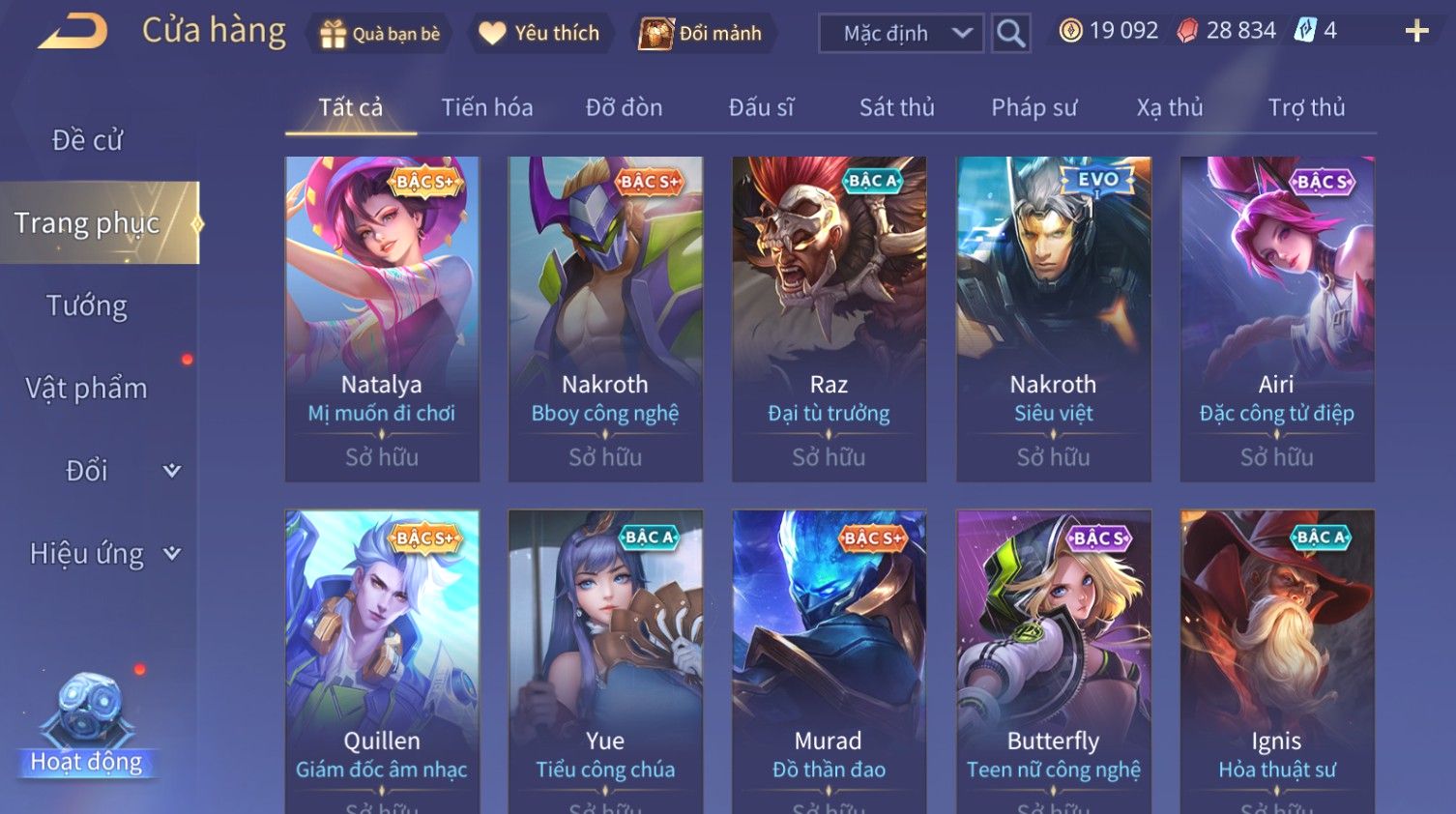Add currency with the plus button
Viewport: 1456px width, 814px height.
(x=1416, y=32)
